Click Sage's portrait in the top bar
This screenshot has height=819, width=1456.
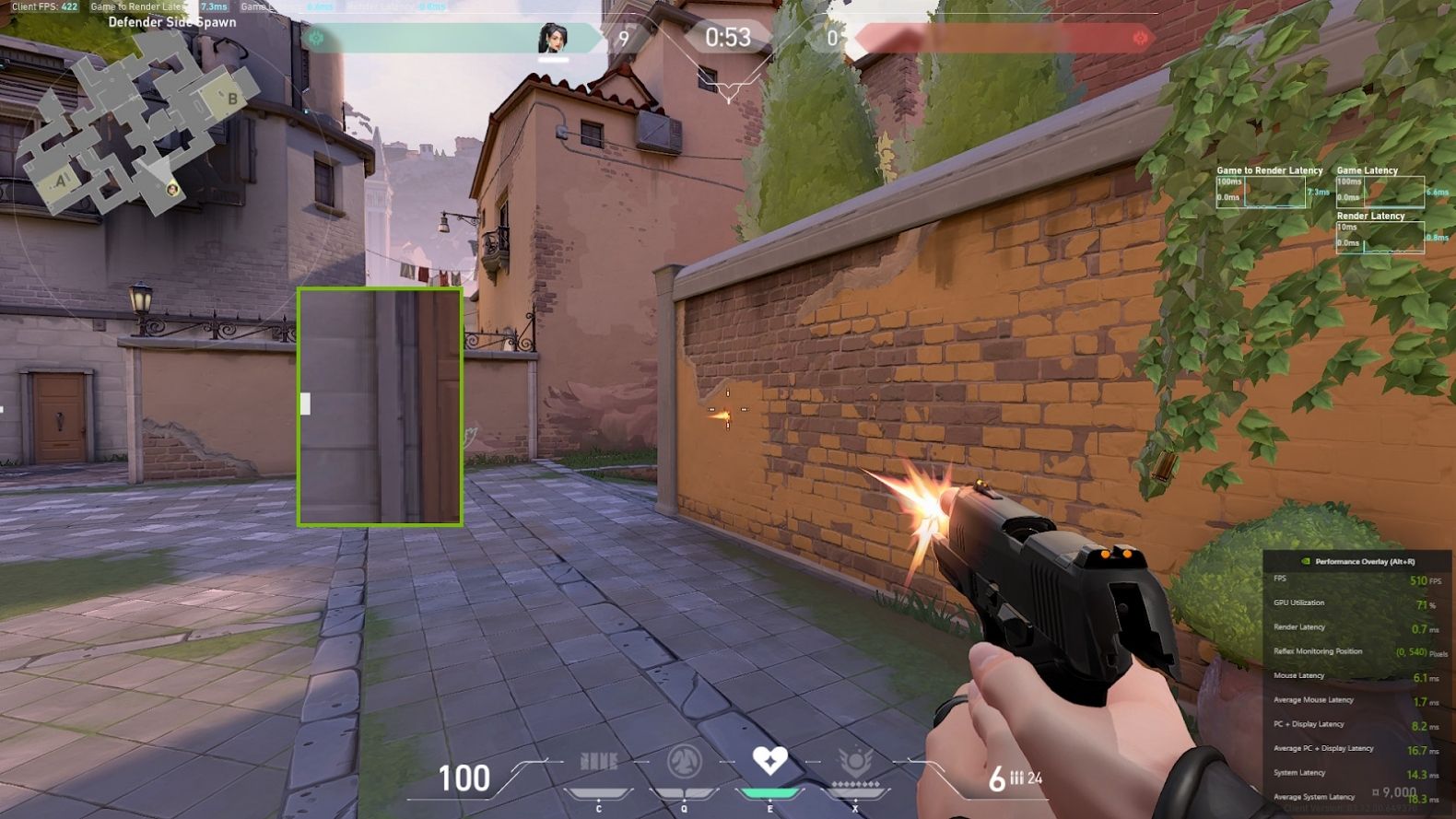(553, 39)
